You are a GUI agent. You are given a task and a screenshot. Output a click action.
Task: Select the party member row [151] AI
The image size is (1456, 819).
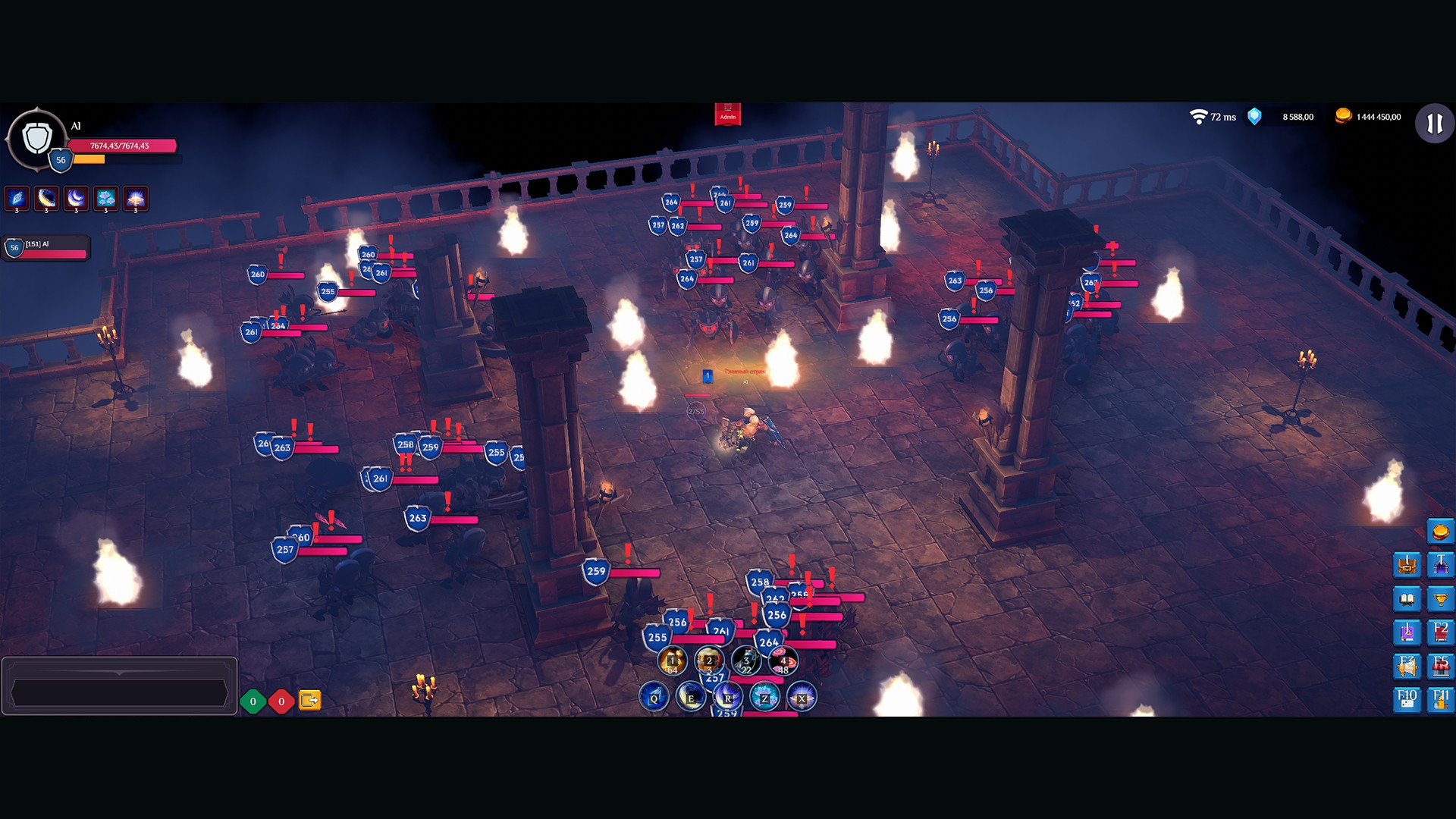(47, 248)
